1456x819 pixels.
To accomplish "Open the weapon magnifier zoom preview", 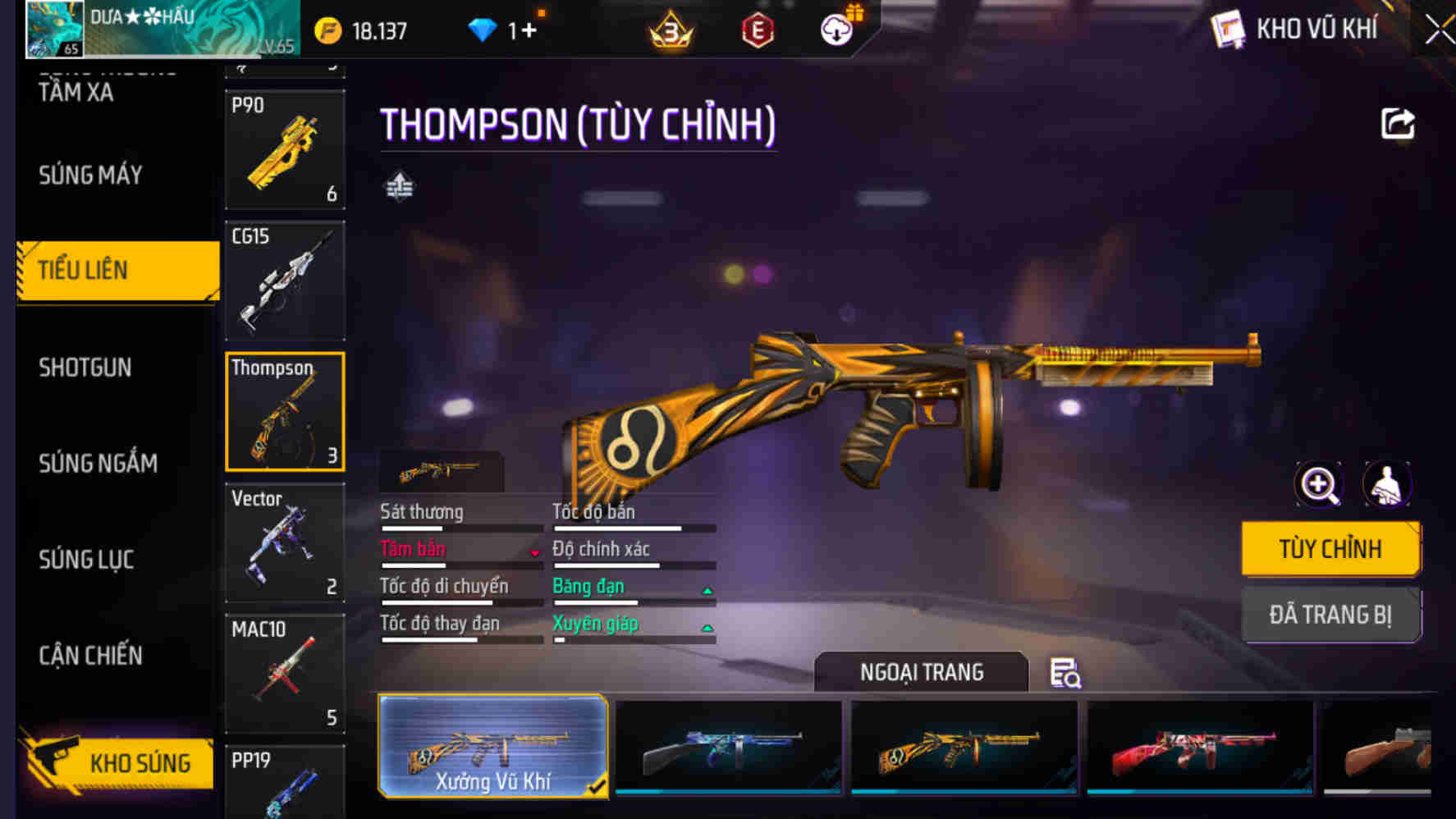I will tap(1317, 484).
